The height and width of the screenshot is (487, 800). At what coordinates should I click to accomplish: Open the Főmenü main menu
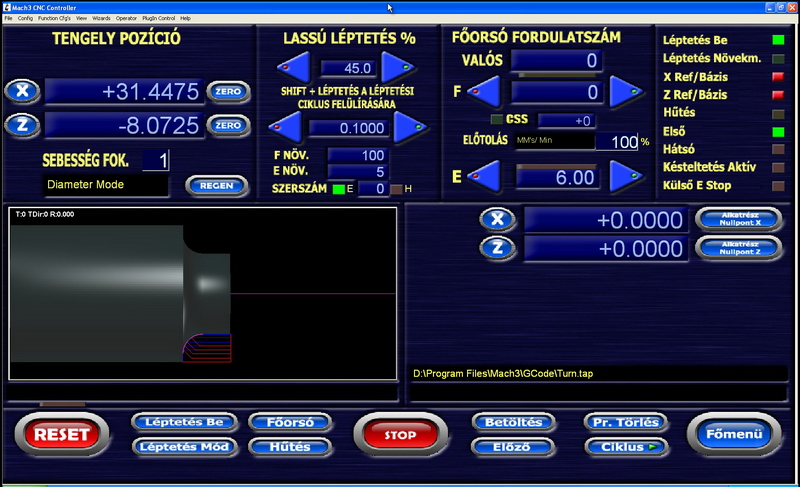coord(735,435)
